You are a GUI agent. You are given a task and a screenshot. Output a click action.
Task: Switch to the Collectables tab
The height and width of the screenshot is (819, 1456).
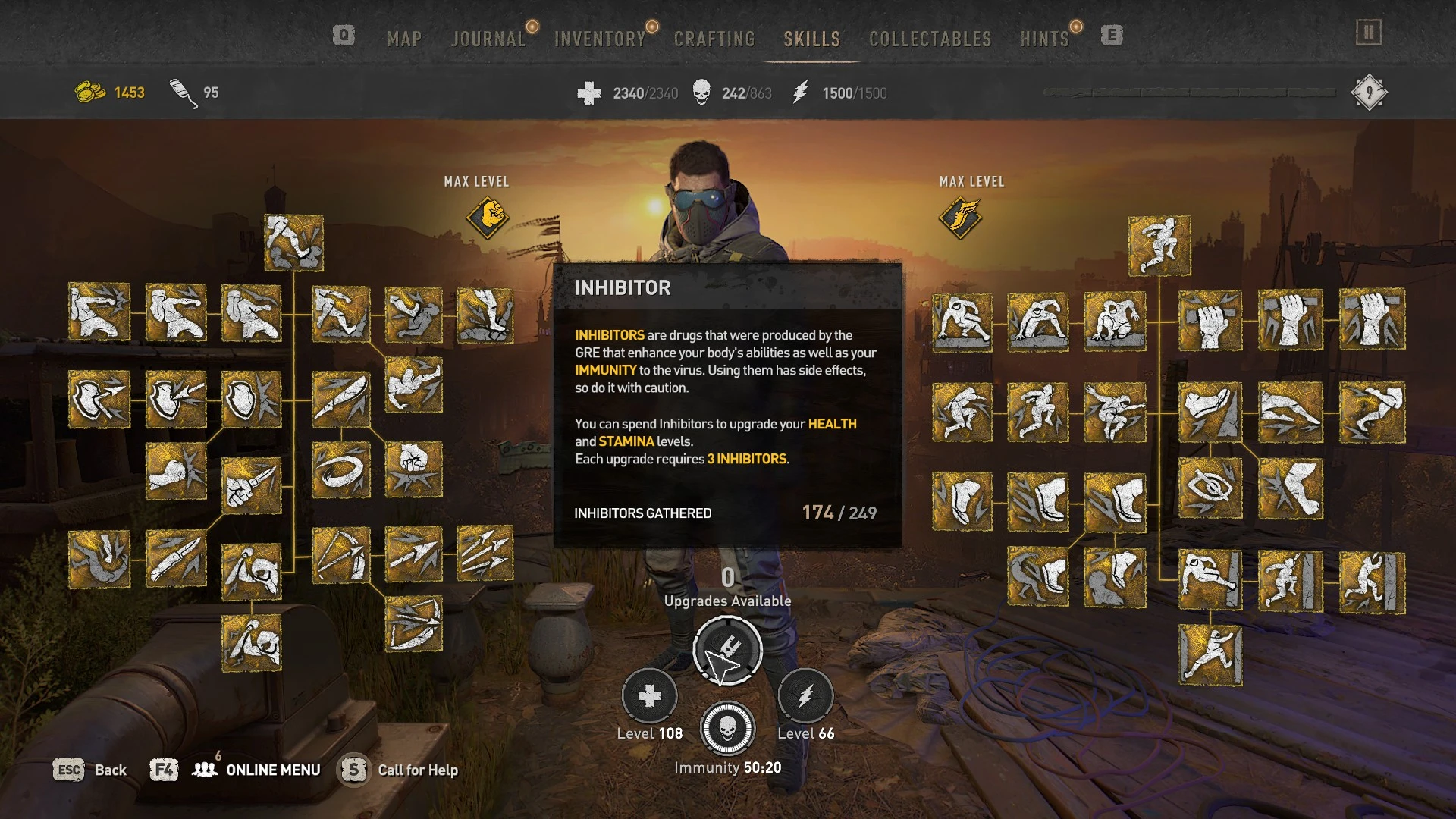930,39
